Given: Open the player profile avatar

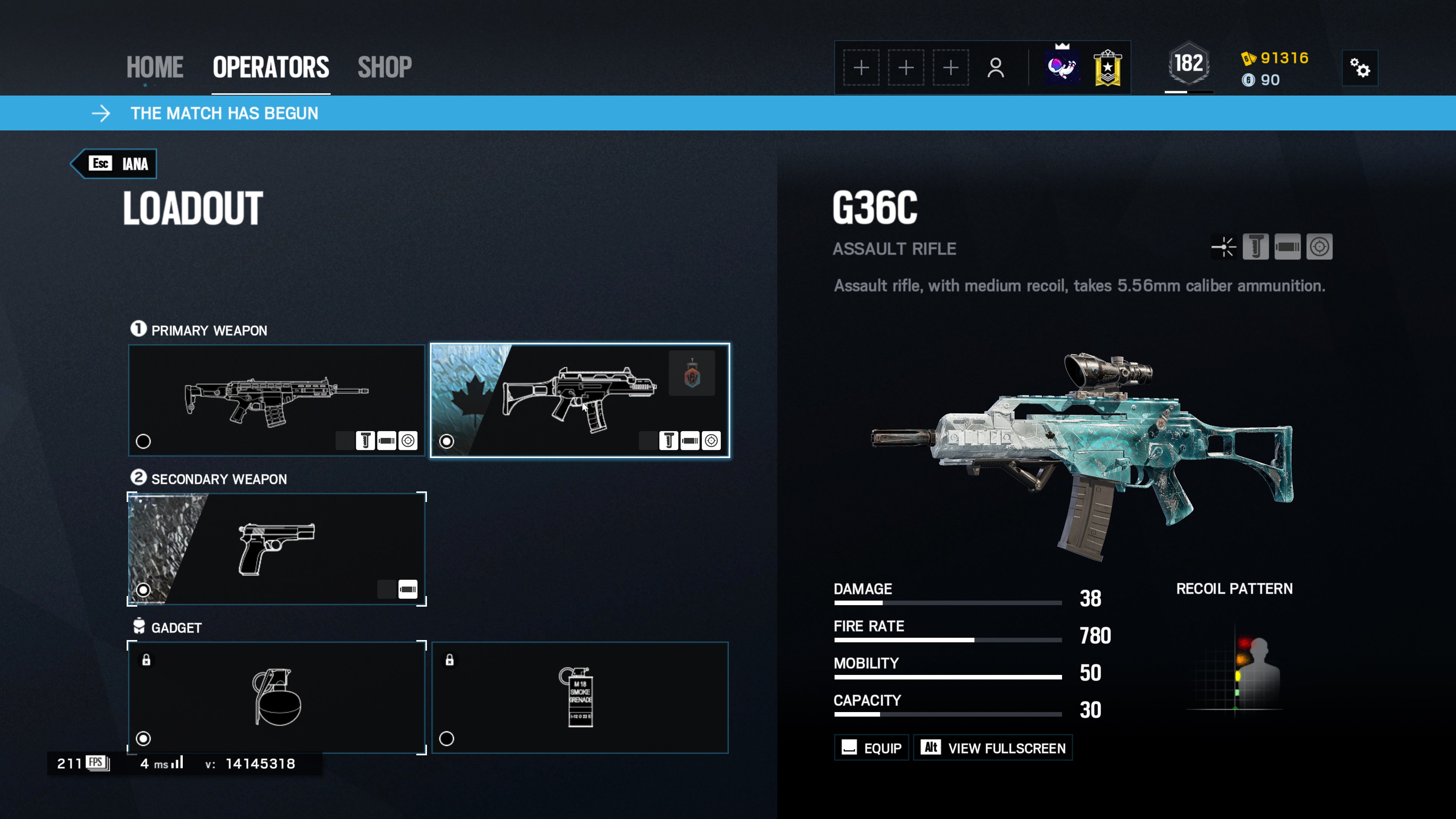Looking at the screenshot, I should (x=1062, y=67).
